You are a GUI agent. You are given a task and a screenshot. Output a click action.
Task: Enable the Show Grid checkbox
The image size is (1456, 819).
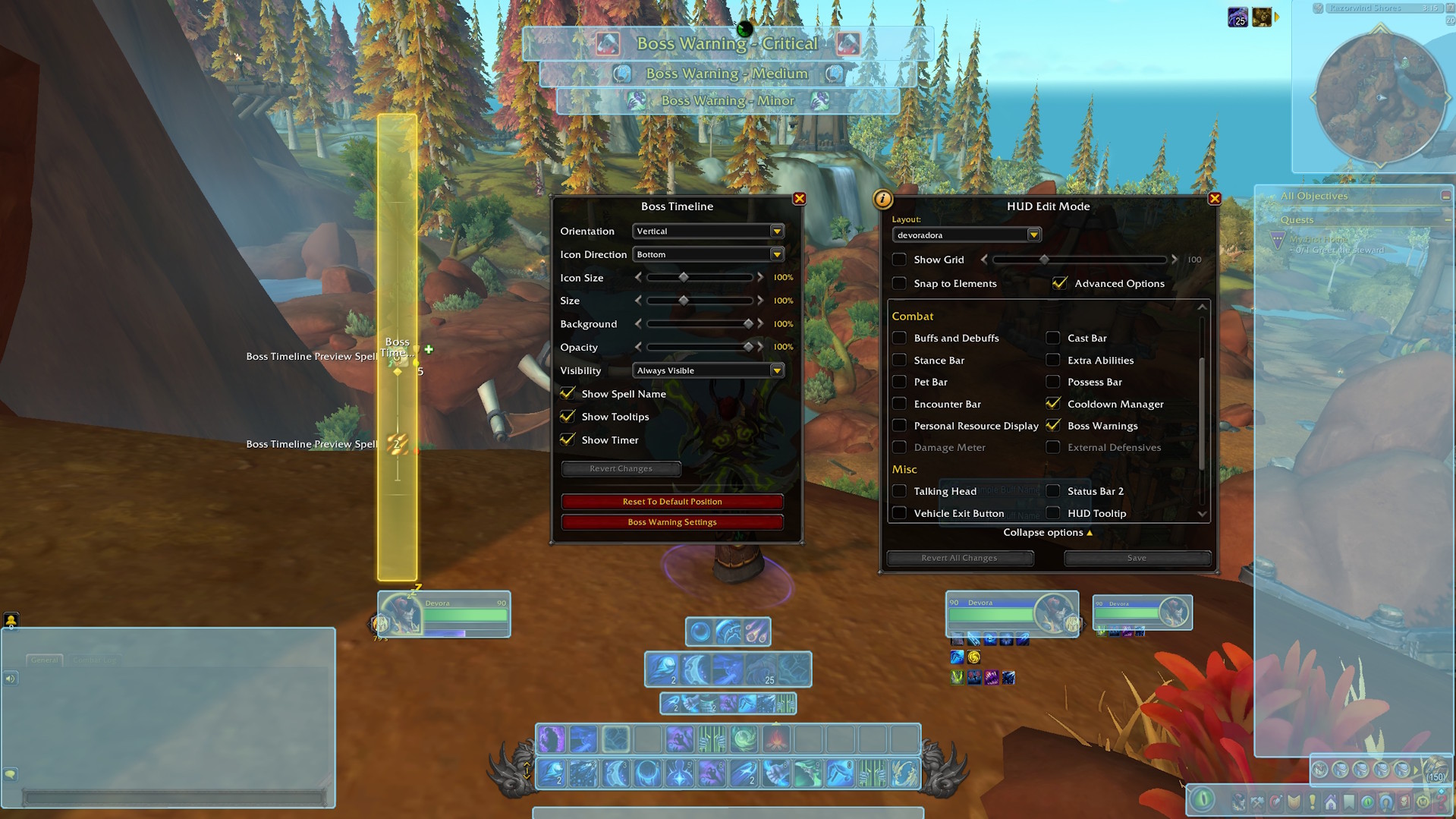(x=899, y=260)
